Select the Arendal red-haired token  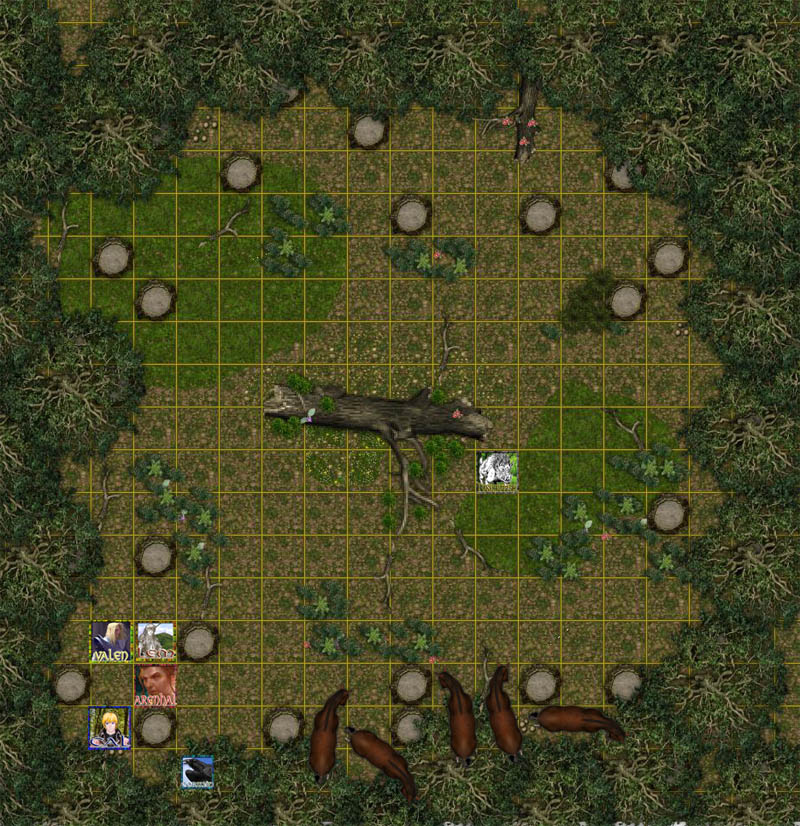pos(155,685)
